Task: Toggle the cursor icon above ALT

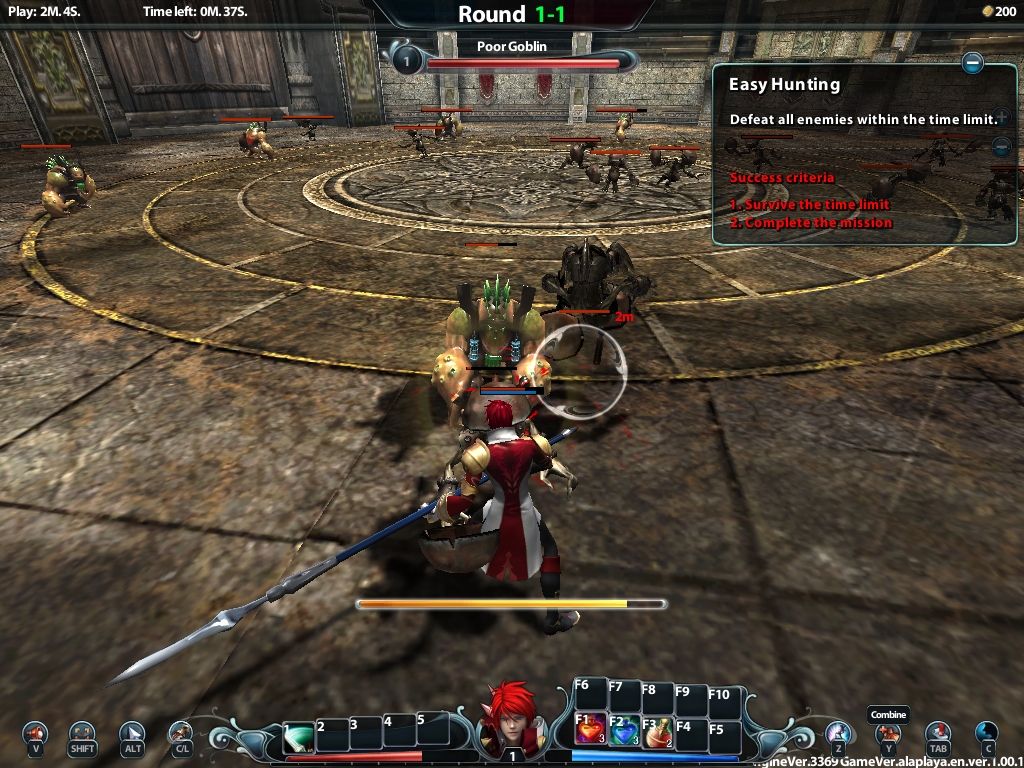Action: [x=132, y=733]
